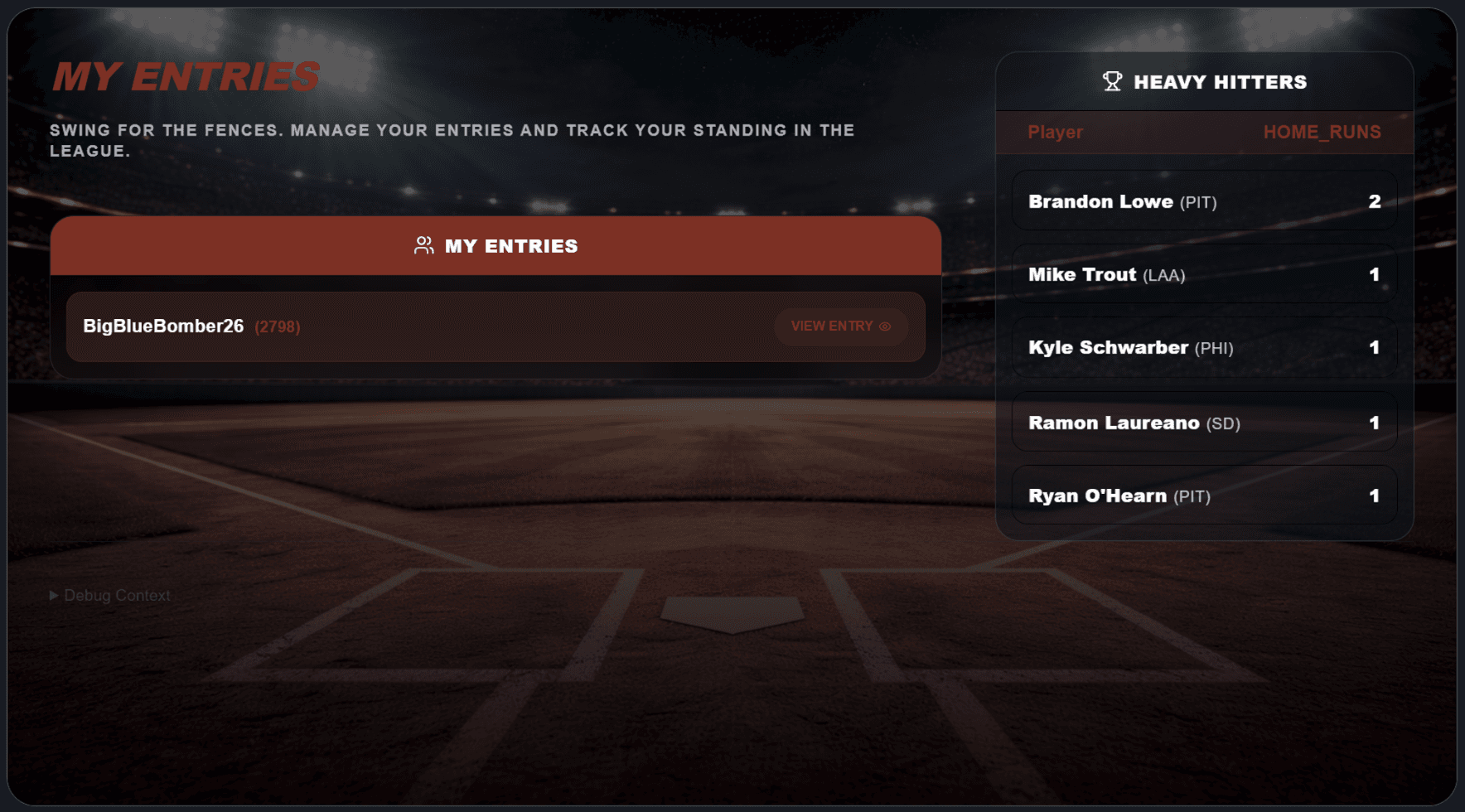Open the View Entry button
This screenshot has height=812, width=1465.
pyautogui.click(x=840, y=326)
